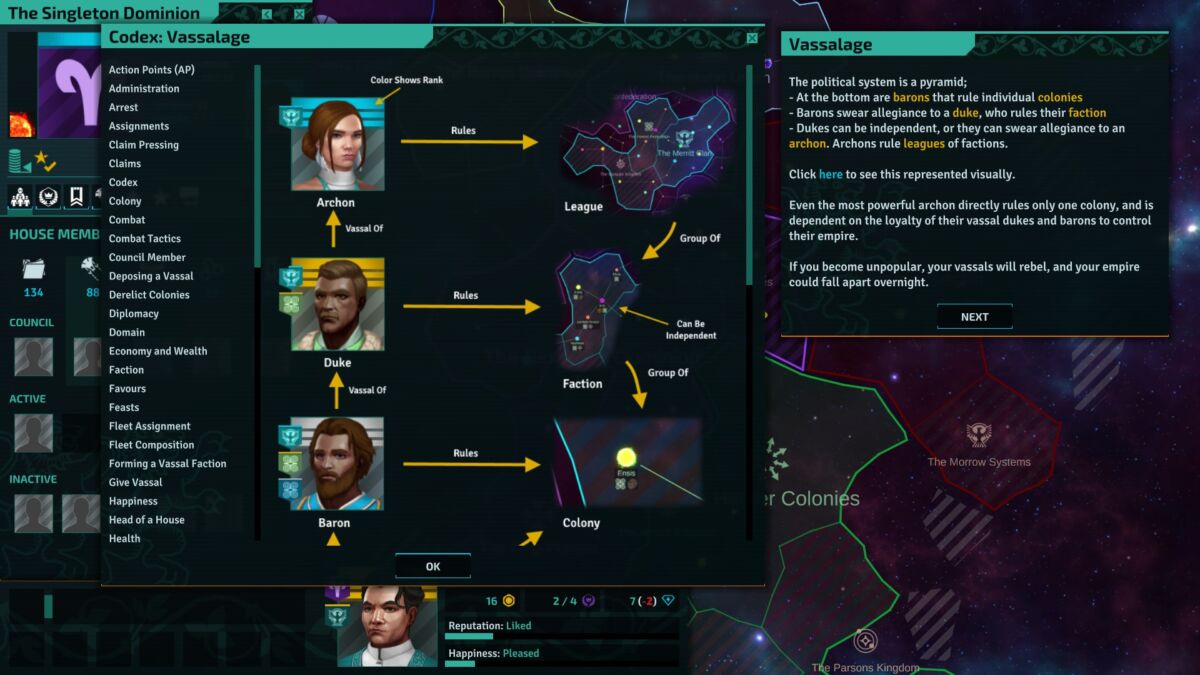The width and height of the screenshot is (1200, 675).
Task: Show the Happiness codex entry
Action: pos(133,501)
